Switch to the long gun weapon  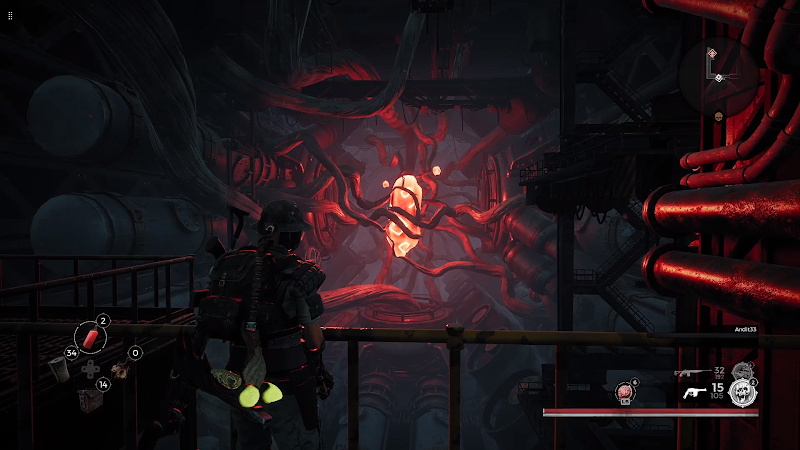point(690,373)
